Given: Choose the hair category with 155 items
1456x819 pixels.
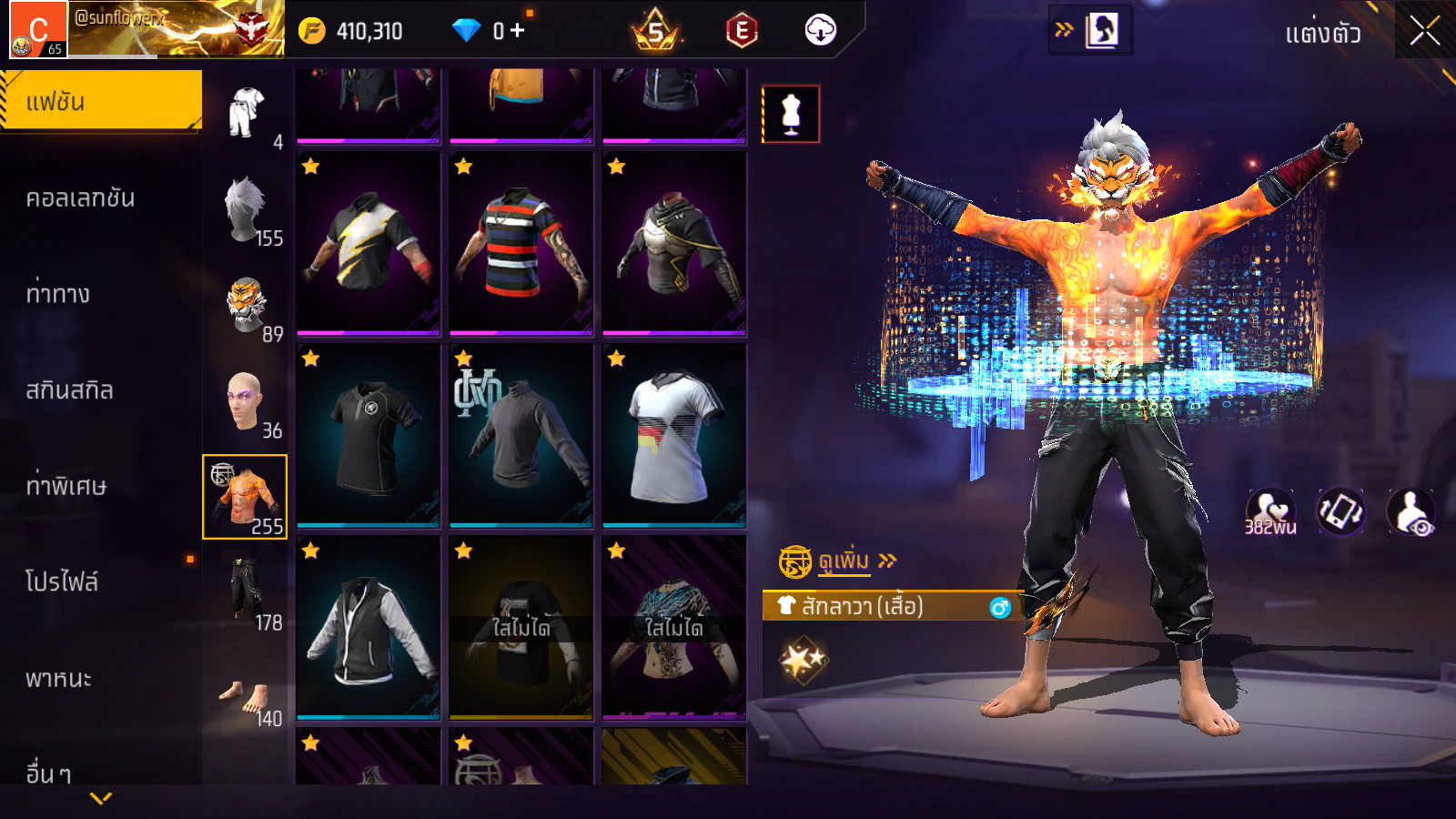Looking at the screenshot, I should [x=246, y=211].
